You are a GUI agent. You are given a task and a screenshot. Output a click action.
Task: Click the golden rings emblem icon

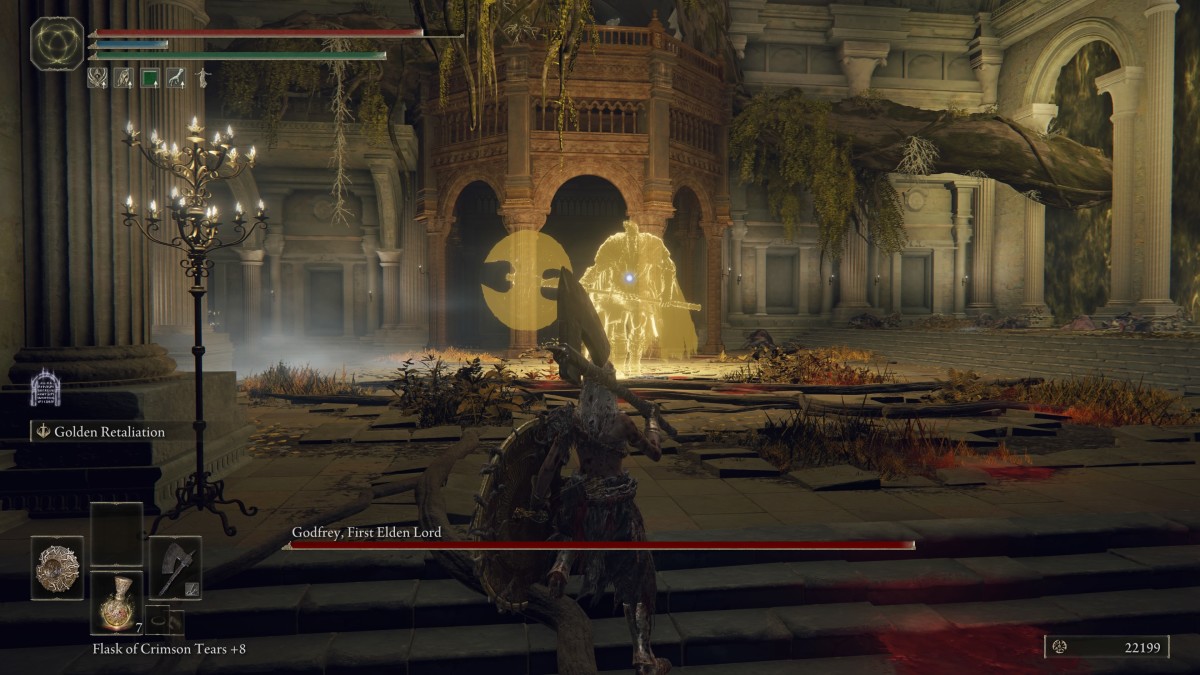tap(57, 44)
